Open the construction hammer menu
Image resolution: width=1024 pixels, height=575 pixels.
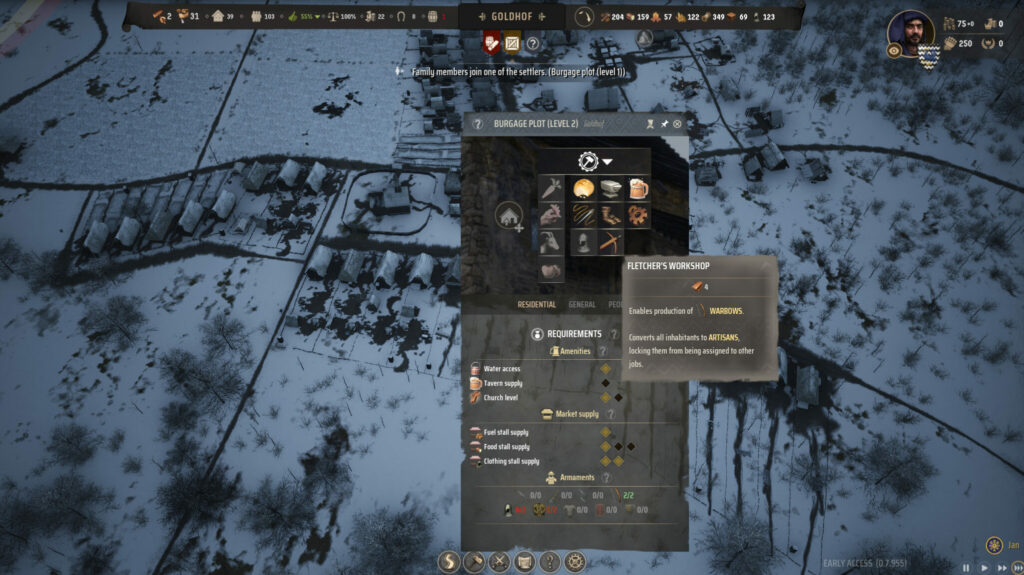pyautogui.click(x=472, y=562)
